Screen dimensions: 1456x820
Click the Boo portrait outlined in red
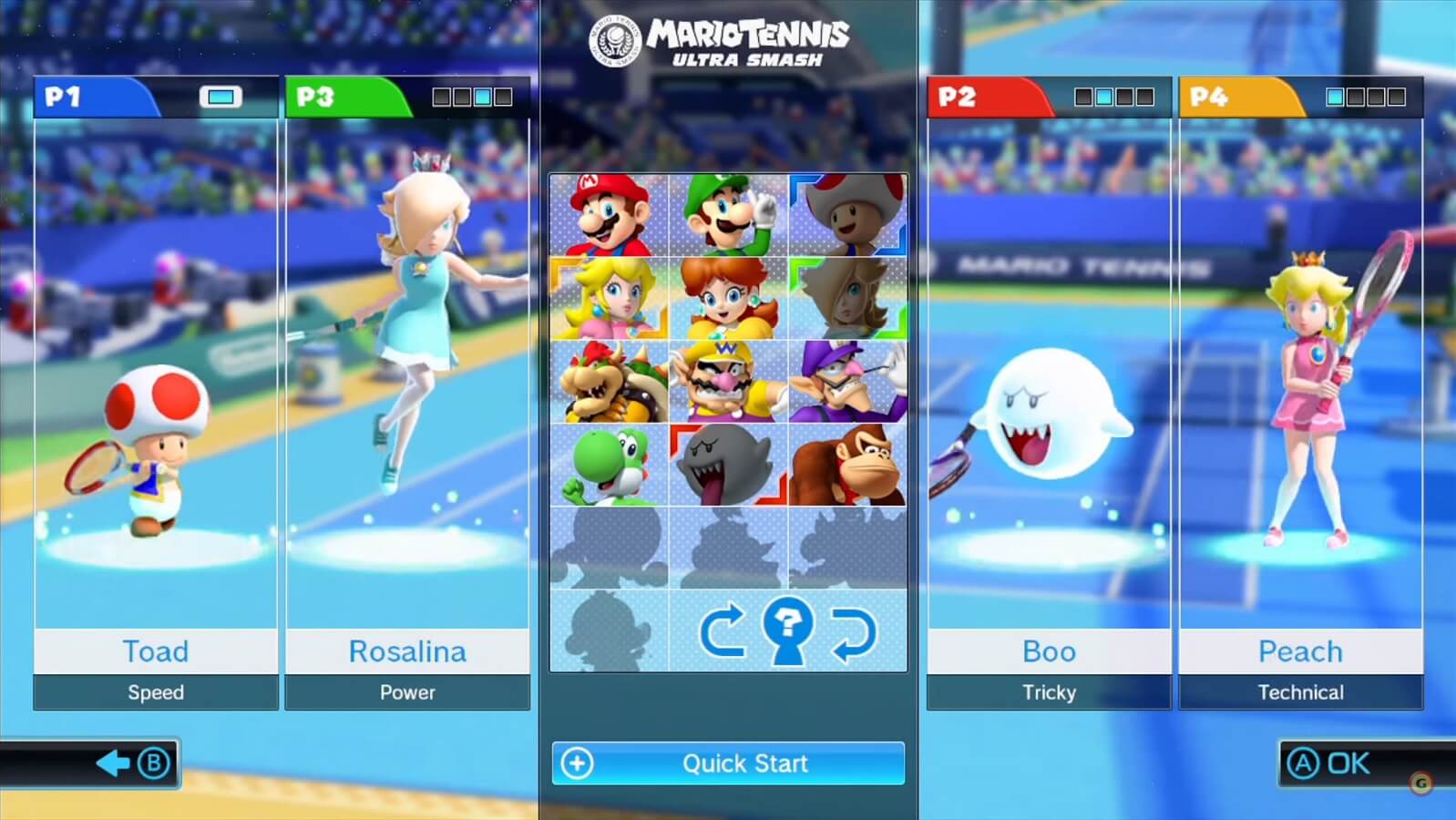click(726, 465)
